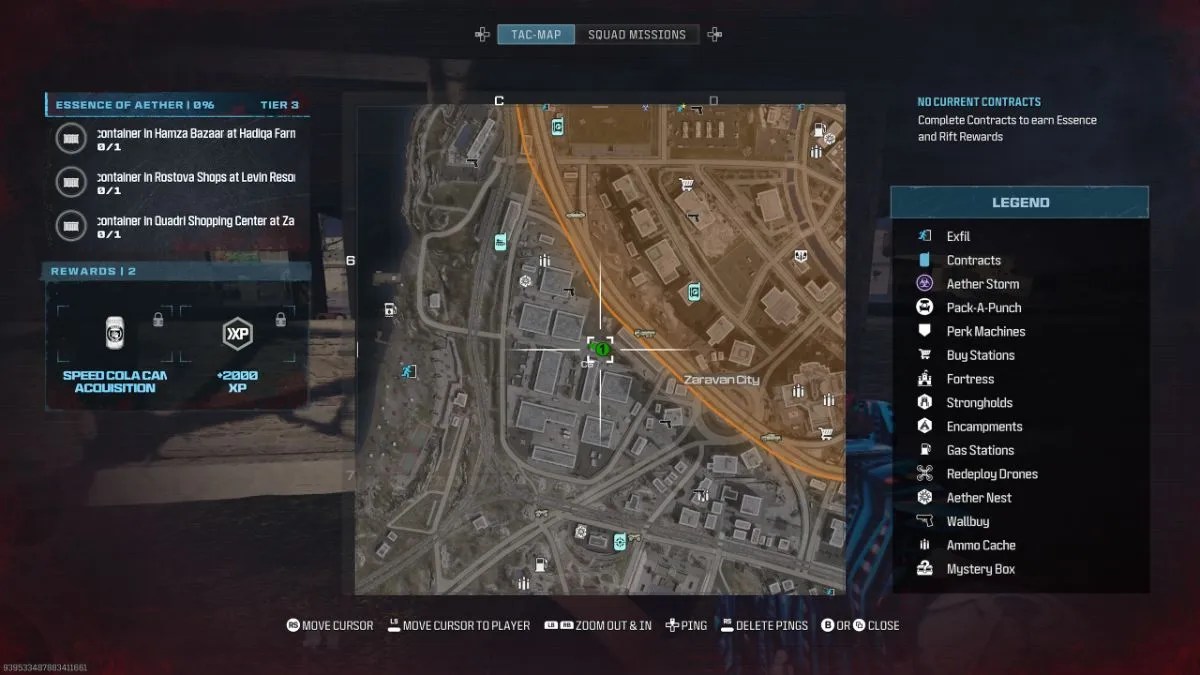Click the running-man exfil marker on the map
This screenshot has height=675, width=1200.
pyautogui.click(x=407, y=372)
